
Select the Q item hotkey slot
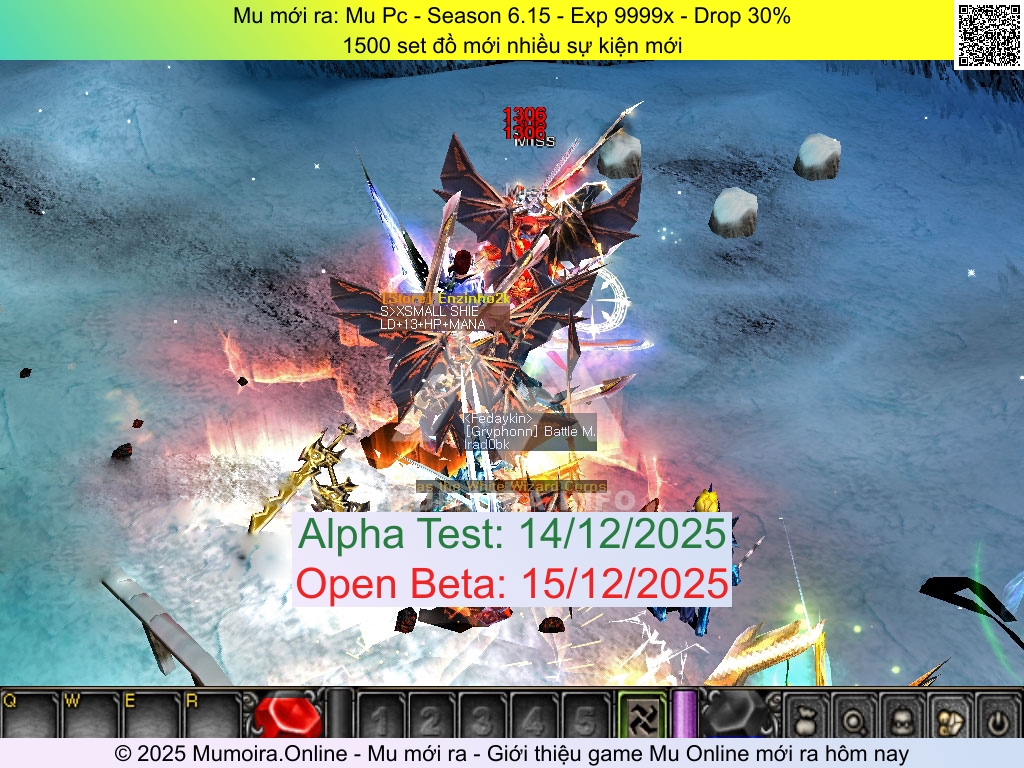(30, 714)
